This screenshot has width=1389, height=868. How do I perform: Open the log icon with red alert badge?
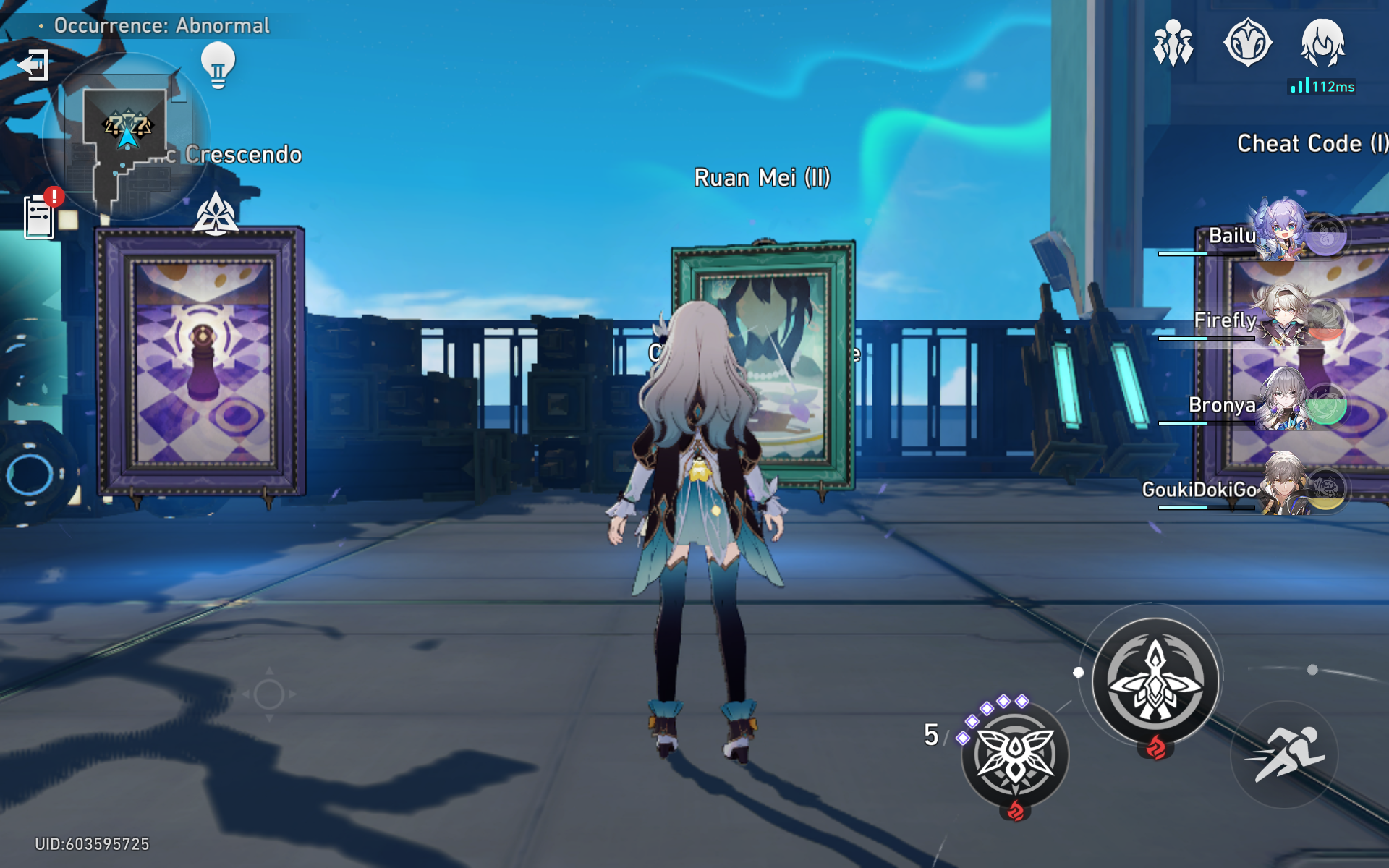(38, 216)
